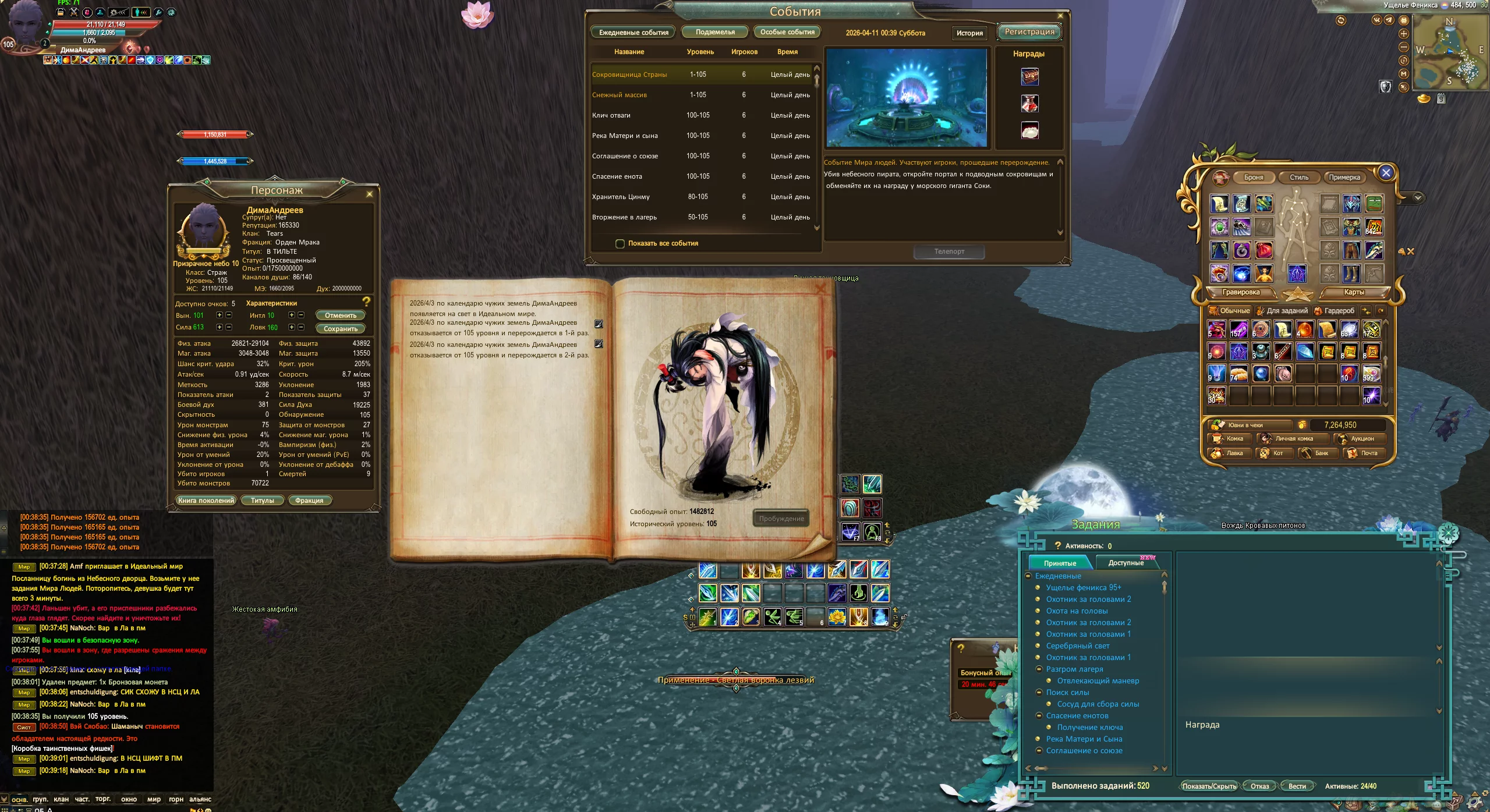Viewport: 1490px width, 812px height.
Task: Open the minimap in the corner
Action: (x=1450, y=52)
